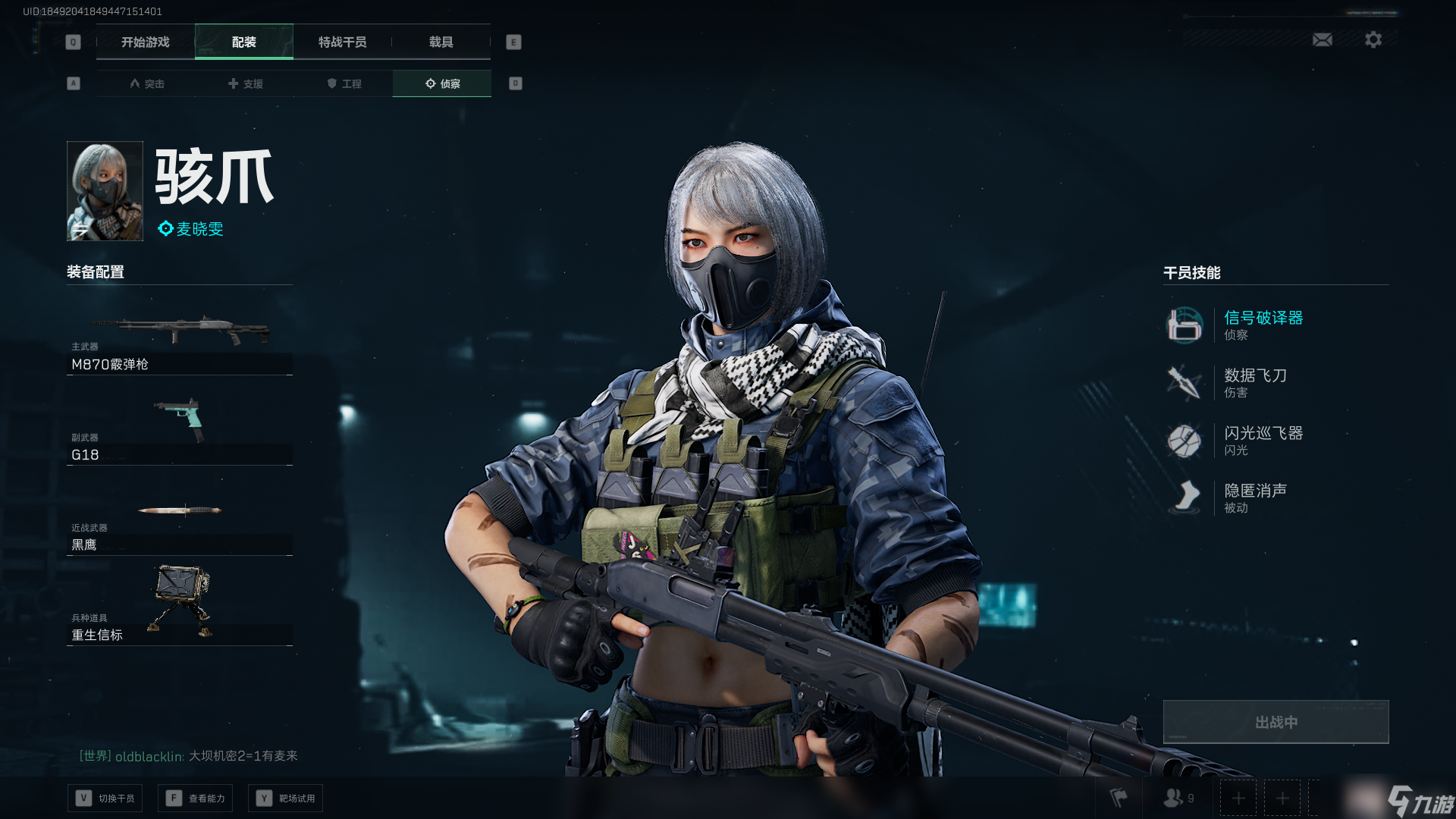Select the 重生信标 gadget slot
This screenshot has width=1456, height=819.
coord(180,607)
